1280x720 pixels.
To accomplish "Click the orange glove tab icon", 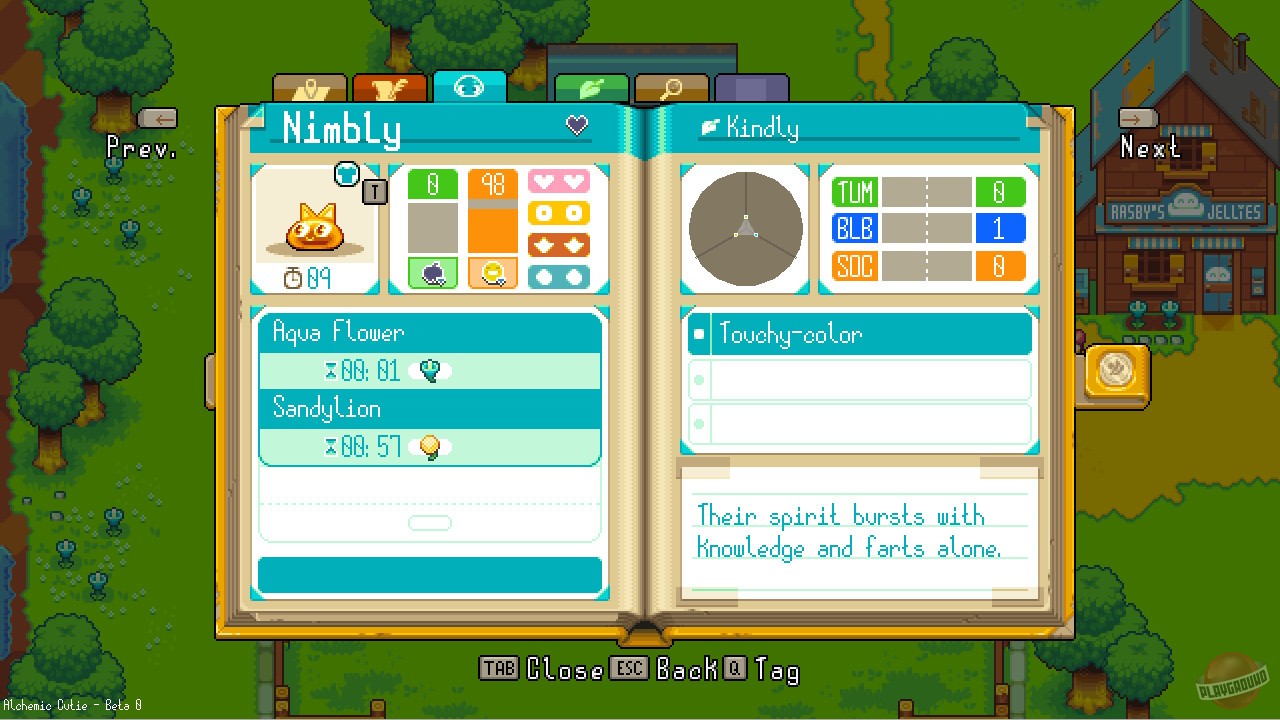I will click(391, 87).
